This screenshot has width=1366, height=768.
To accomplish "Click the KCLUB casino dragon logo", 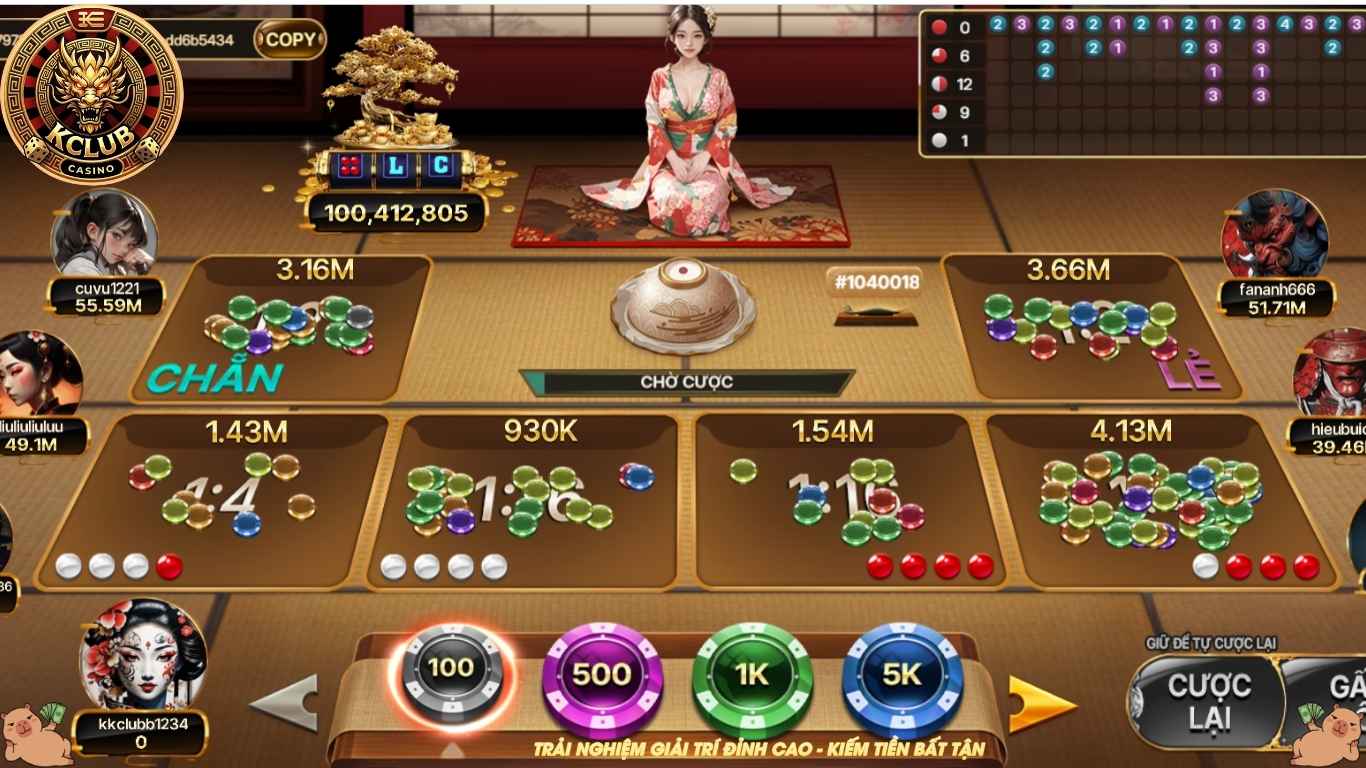I will [95, 90].
